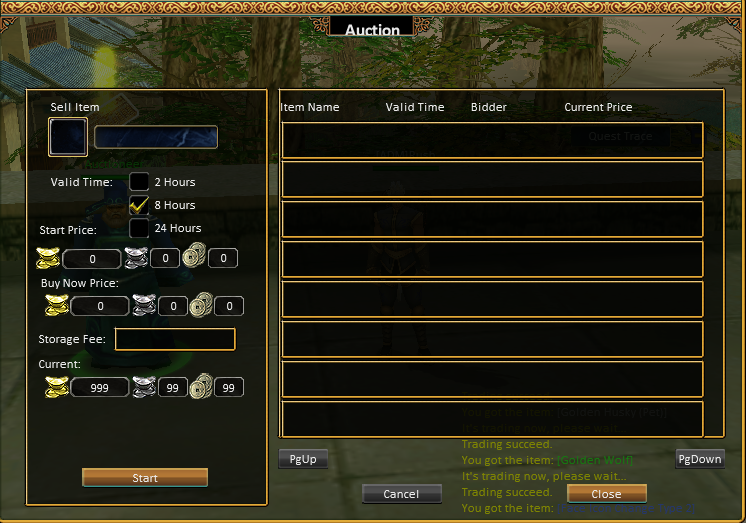The image size is (746, 523).
Task: Toggle the 8 Hours valid time
Action: pos(139,205)
